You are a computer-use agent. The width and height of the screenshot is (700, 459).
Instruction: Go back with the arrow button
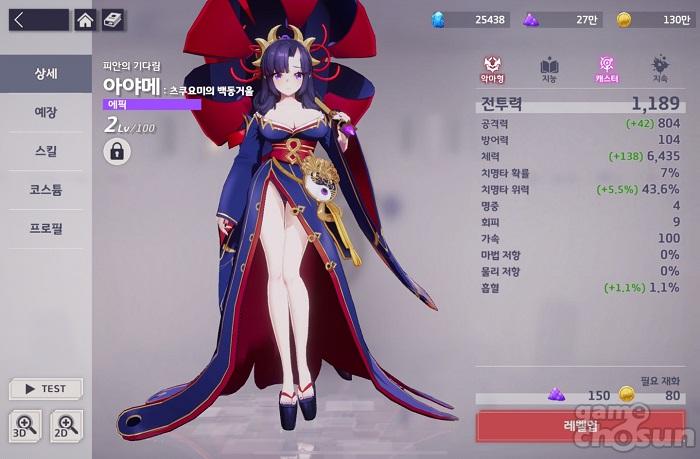pos(35,19)
